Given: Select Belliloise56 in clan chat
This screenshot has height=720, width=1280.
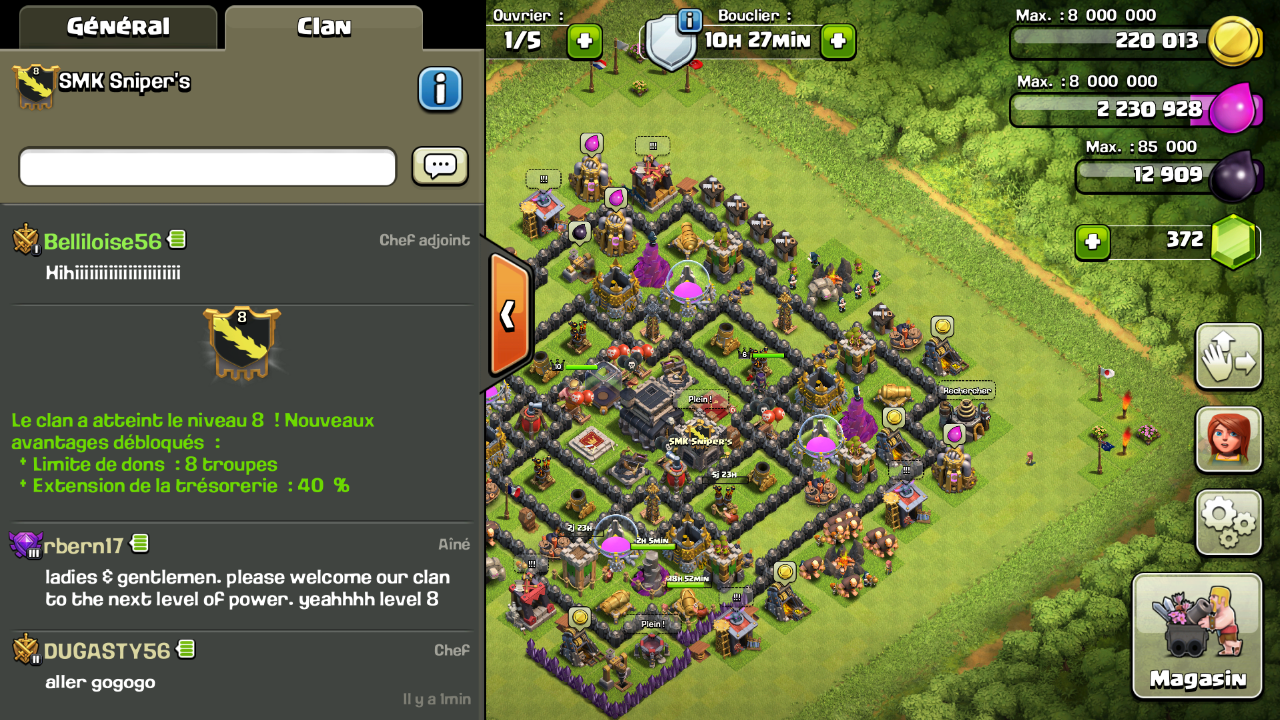Looking at the screenshot, I should [102, 241].
